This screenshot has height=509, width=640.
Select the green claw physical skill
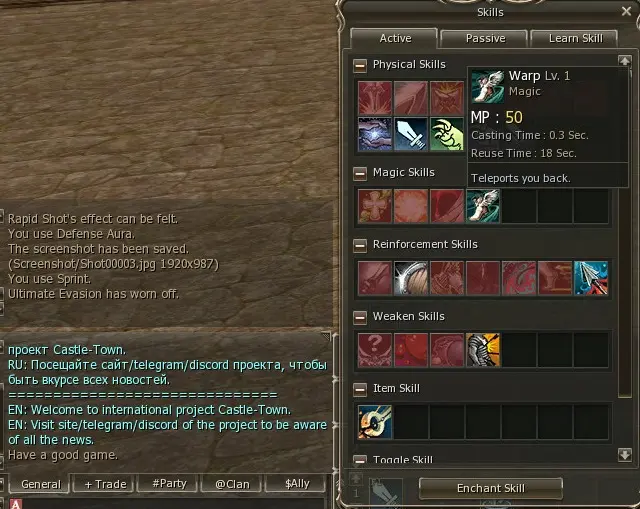[447, 134]
